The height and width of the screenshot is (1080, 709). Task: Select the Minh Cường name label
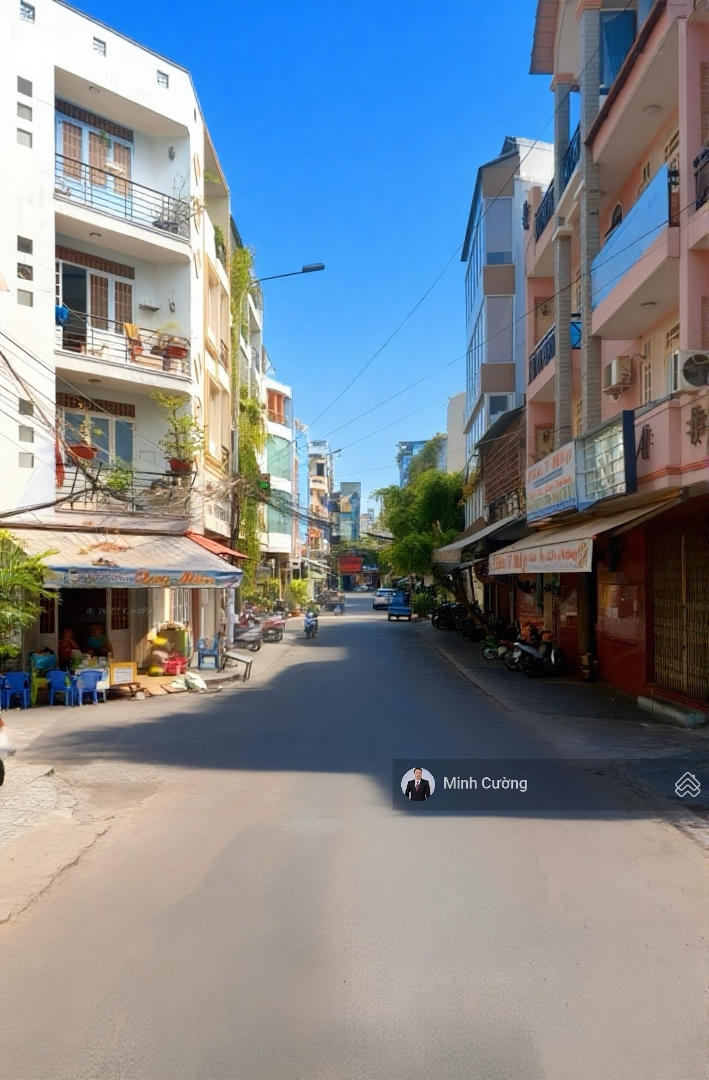pos(485,784)
